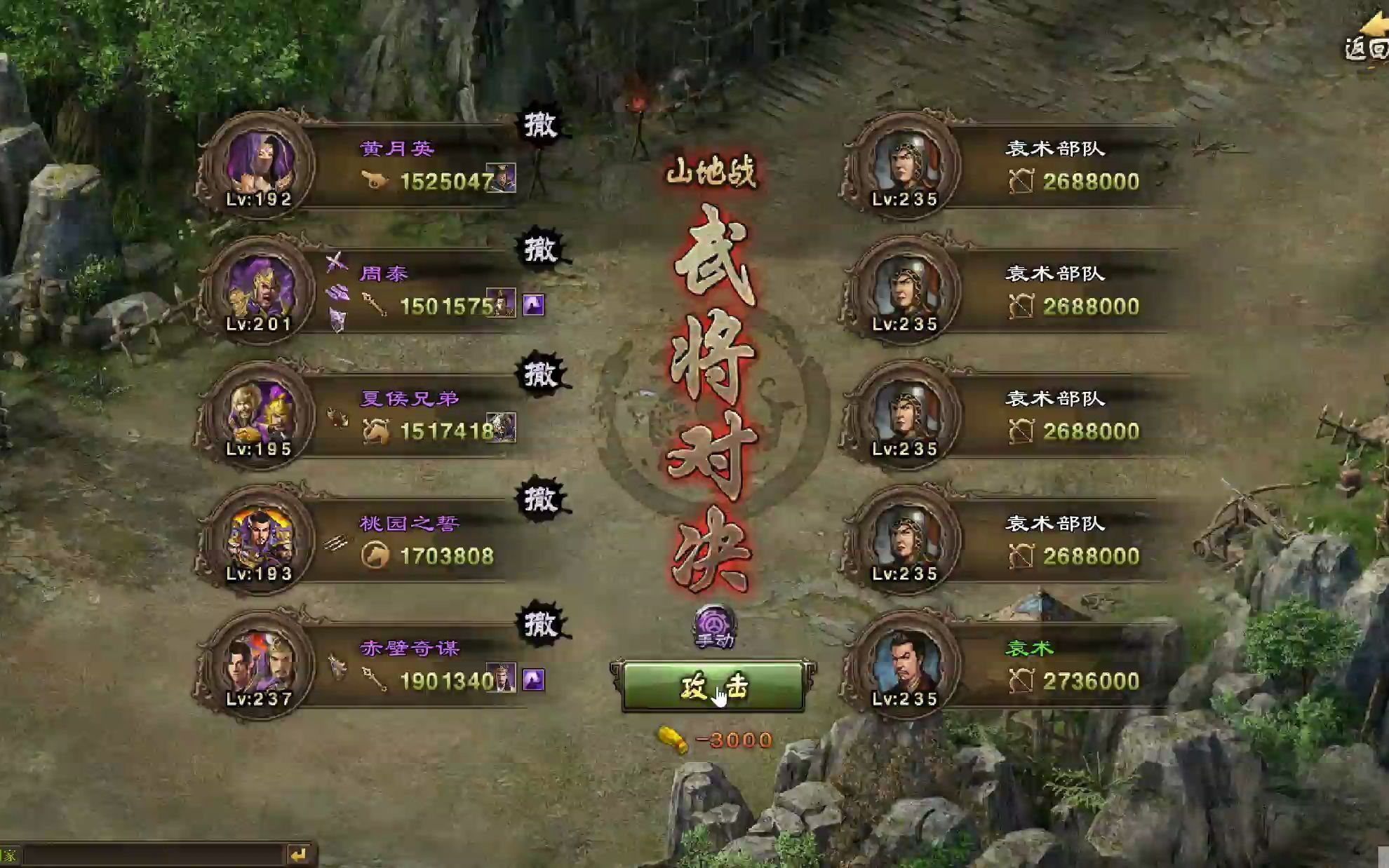The image size is (1389, 868).
Task: Send chat with the yellow arrow button
Action: coord(299,855)
